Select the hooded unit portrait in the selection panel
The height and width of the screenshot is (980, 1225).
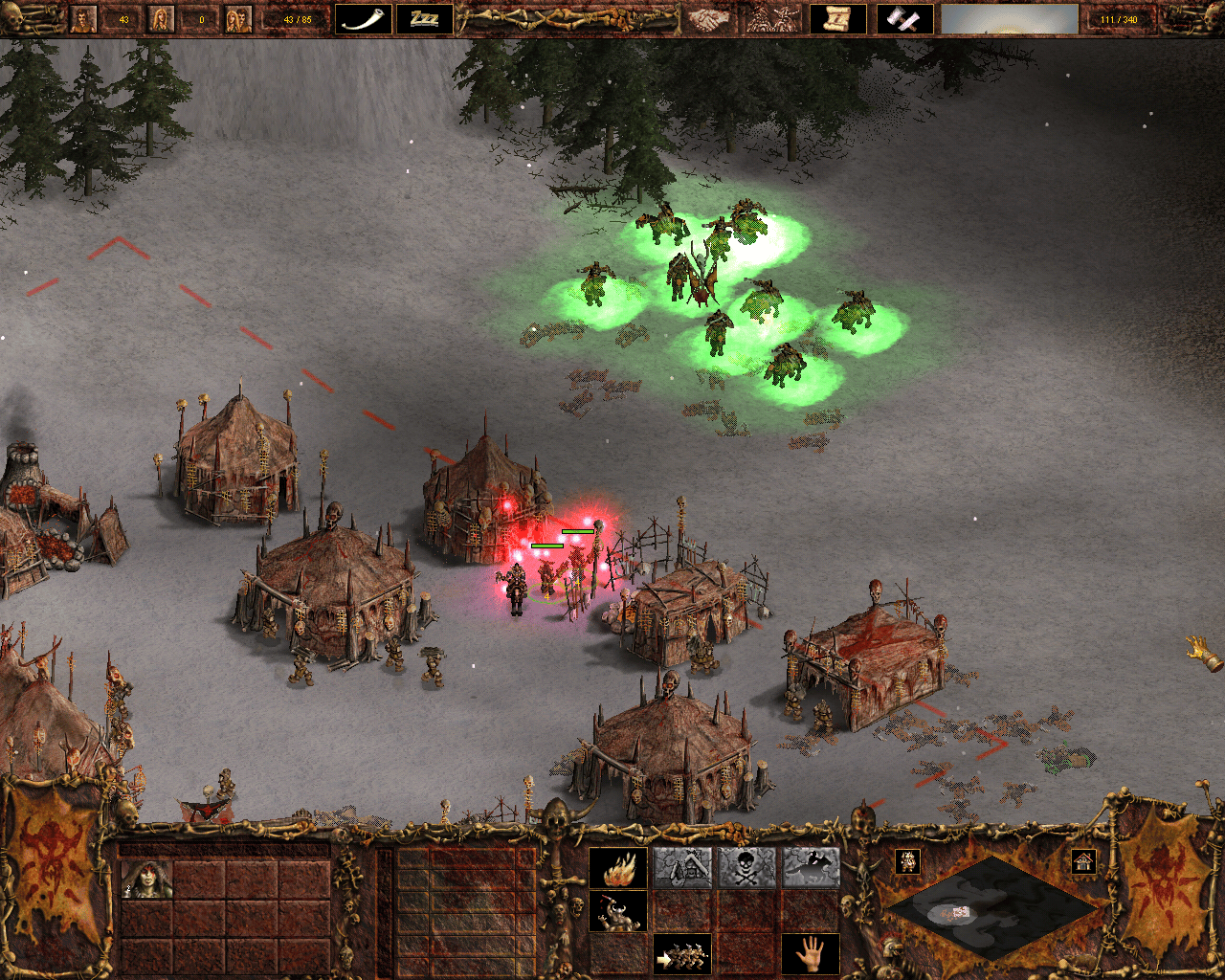pyautogui.click(x=146, y=880)
